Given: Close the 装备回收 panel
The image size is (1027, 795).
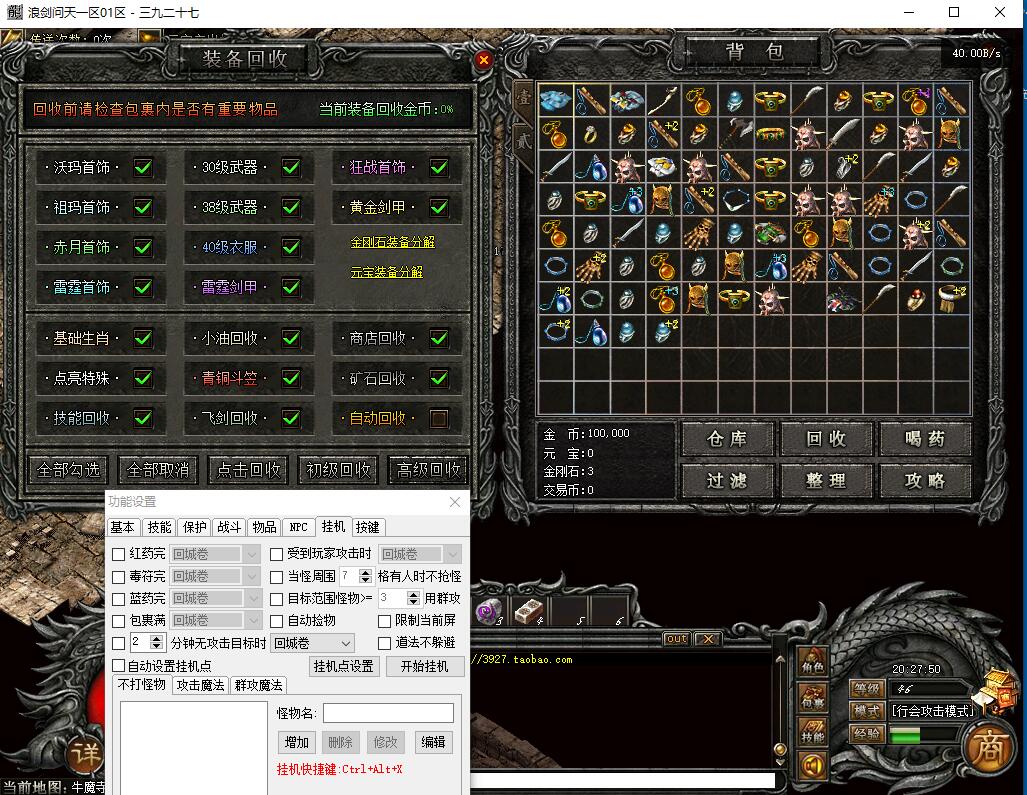Looking at the screenshot, I should 484,60.
